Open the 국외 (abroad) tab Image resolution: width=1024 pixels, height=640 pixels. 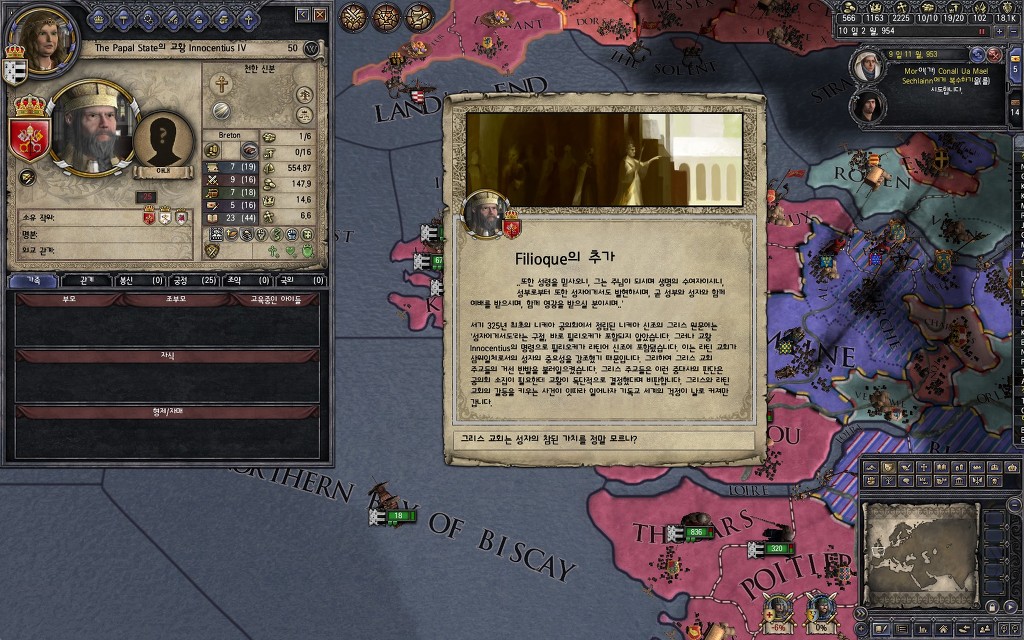pyautogui.click(x=300, y=281)
